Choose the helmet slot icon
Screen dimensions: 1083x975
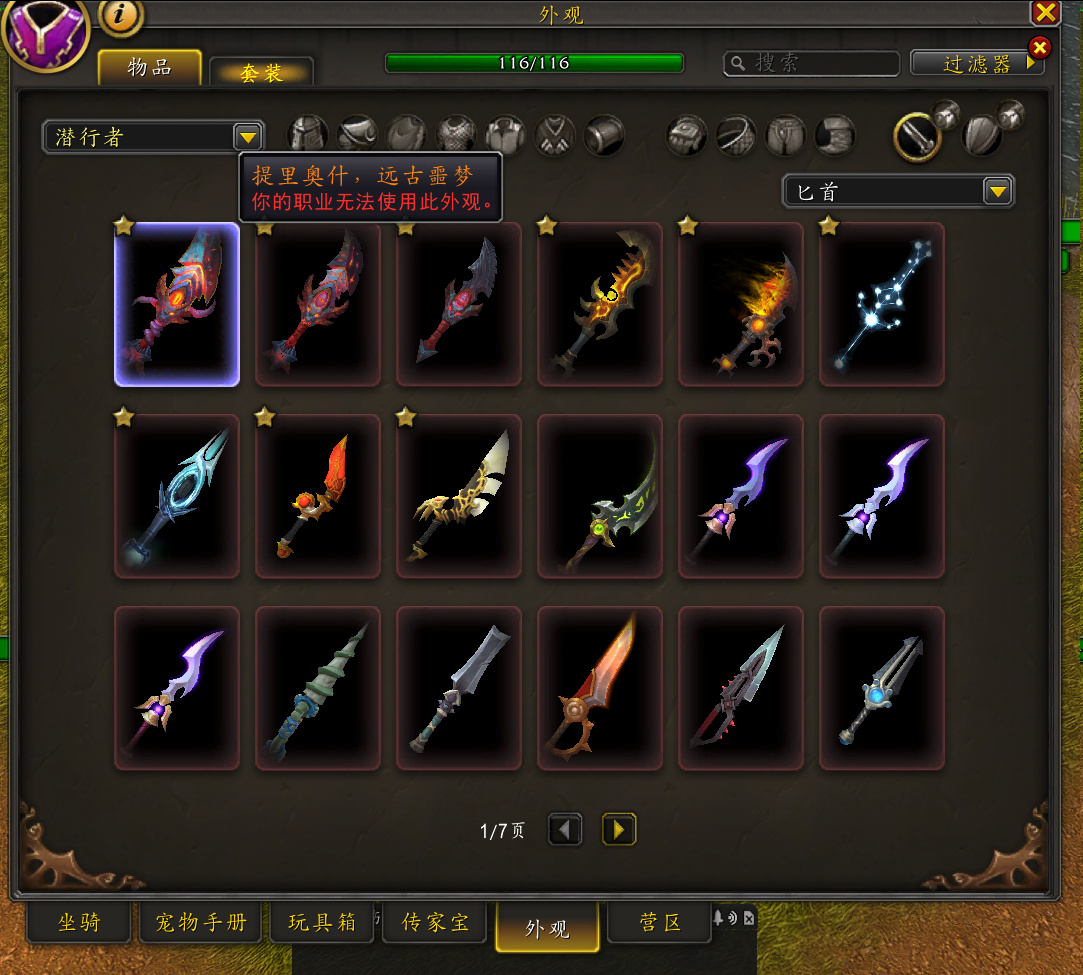point(308,135)
